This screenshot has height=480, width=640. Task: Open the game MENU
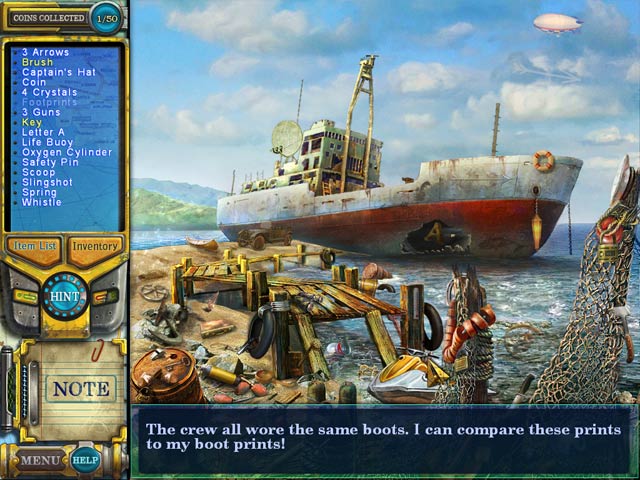click(x=41, y=461)
